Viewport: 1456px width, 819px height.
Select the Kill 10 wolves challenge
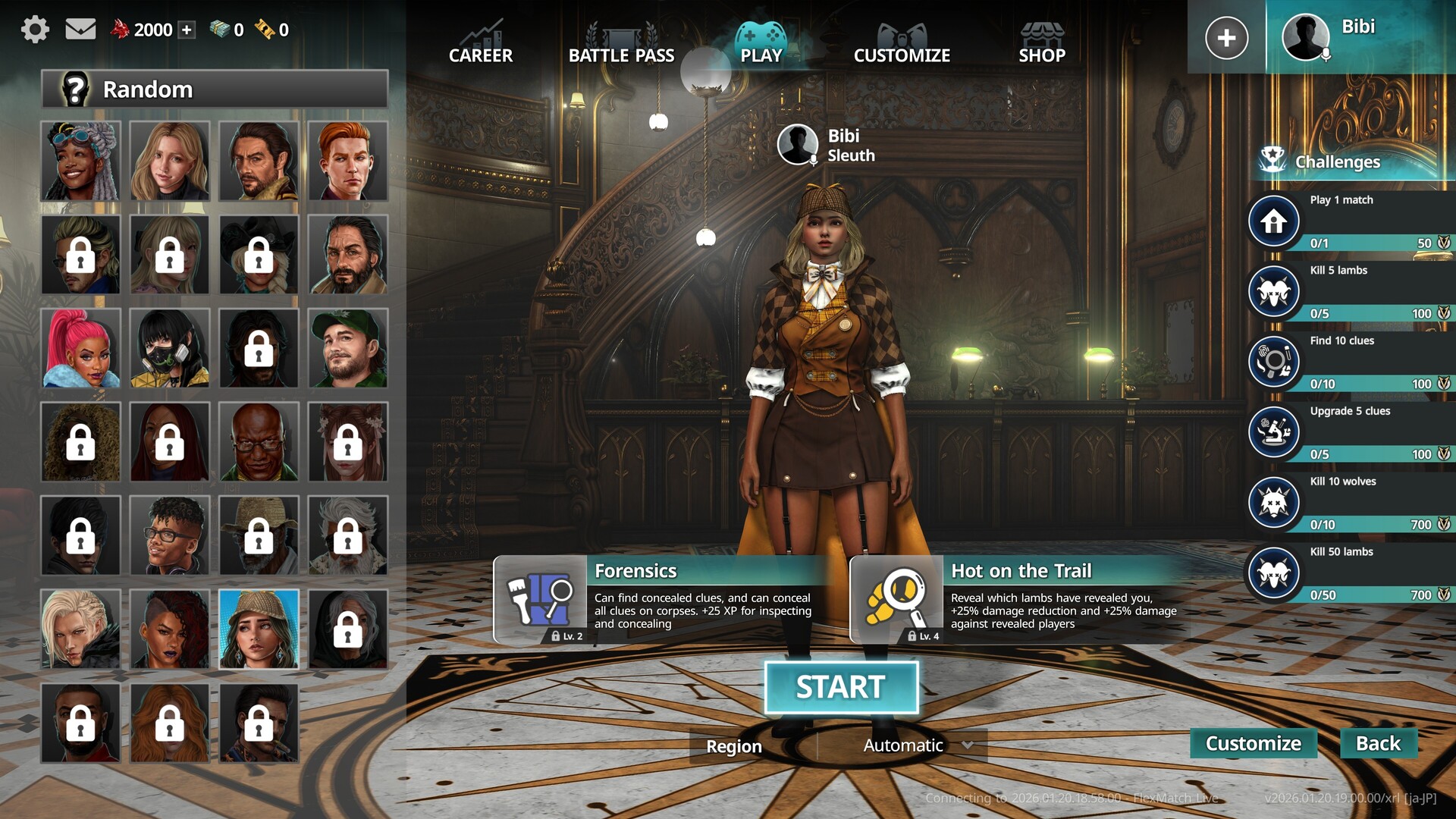[x=1350, y=503]
